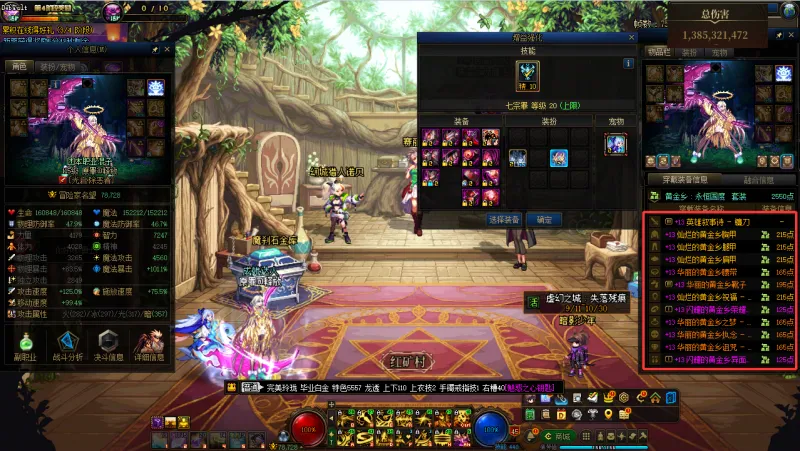
Task: Click the blue avatar item under 装扮
Action: (x=559, y=157)
